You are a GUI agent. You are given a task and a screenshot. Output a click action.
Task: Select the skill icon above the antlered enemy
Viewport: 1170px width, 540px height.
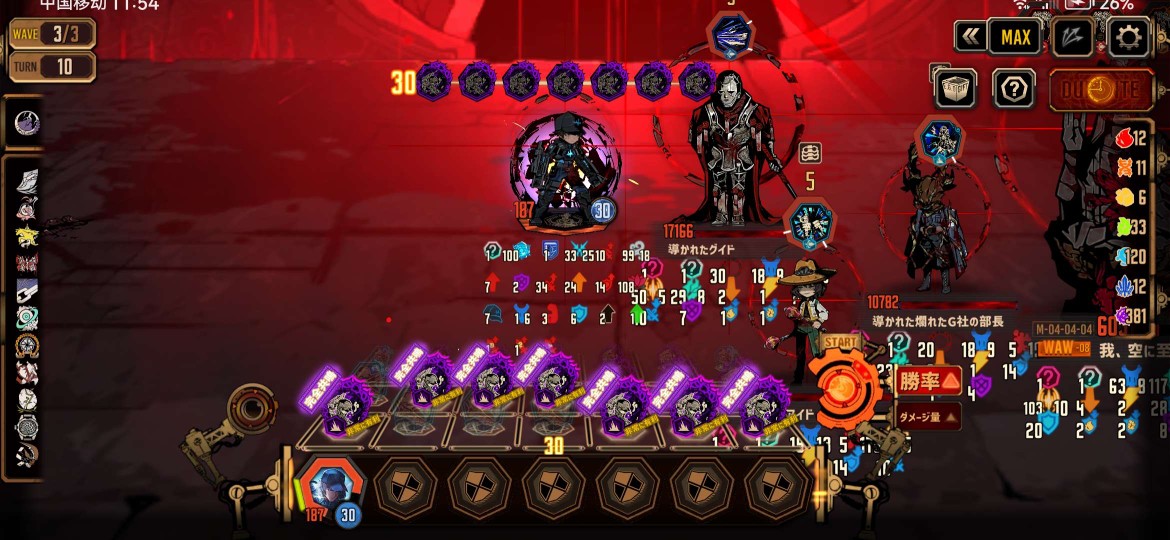pos(940,141)
